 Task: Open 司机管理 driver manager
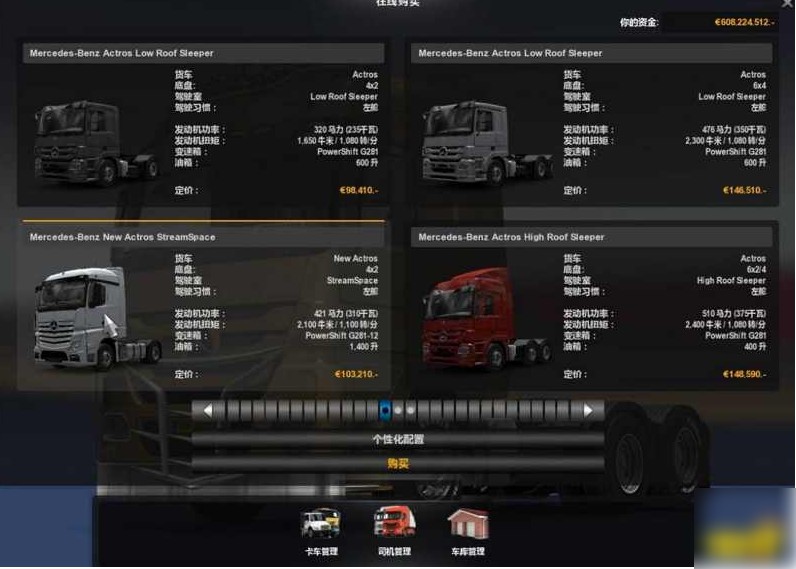click(394, 532)
